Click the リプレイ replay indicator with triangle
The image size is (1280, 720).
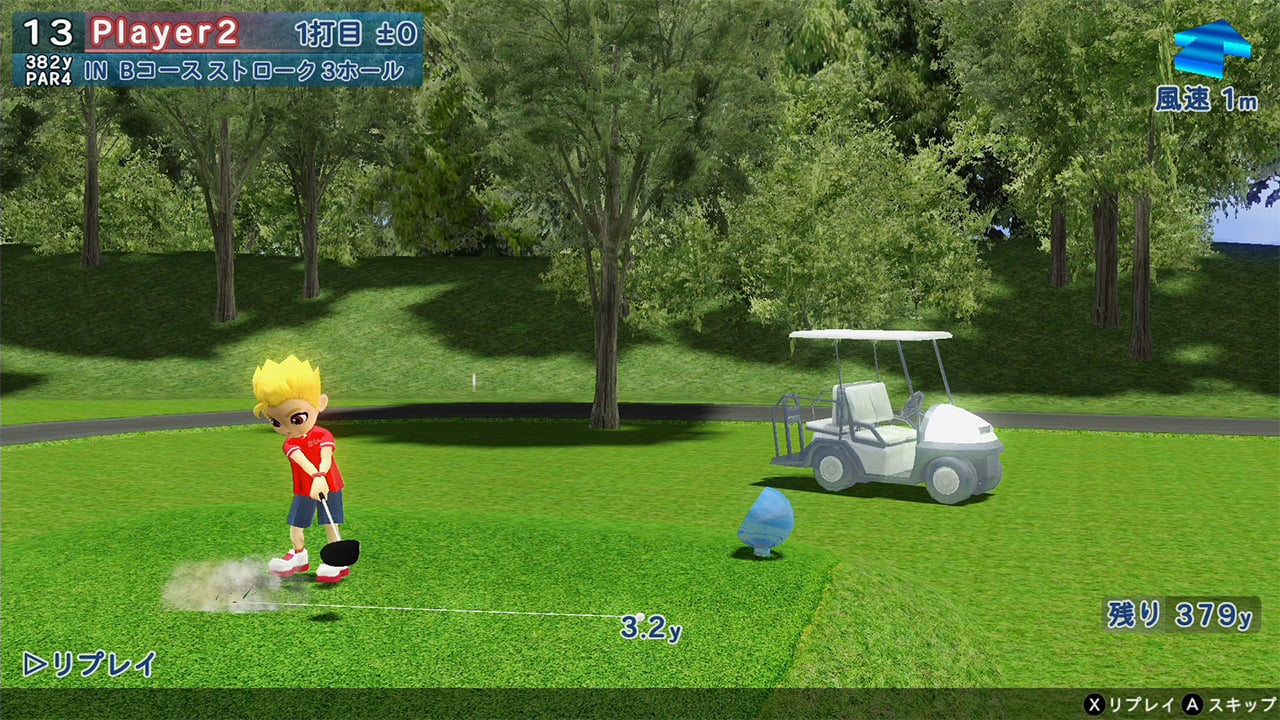pos(90,664)
